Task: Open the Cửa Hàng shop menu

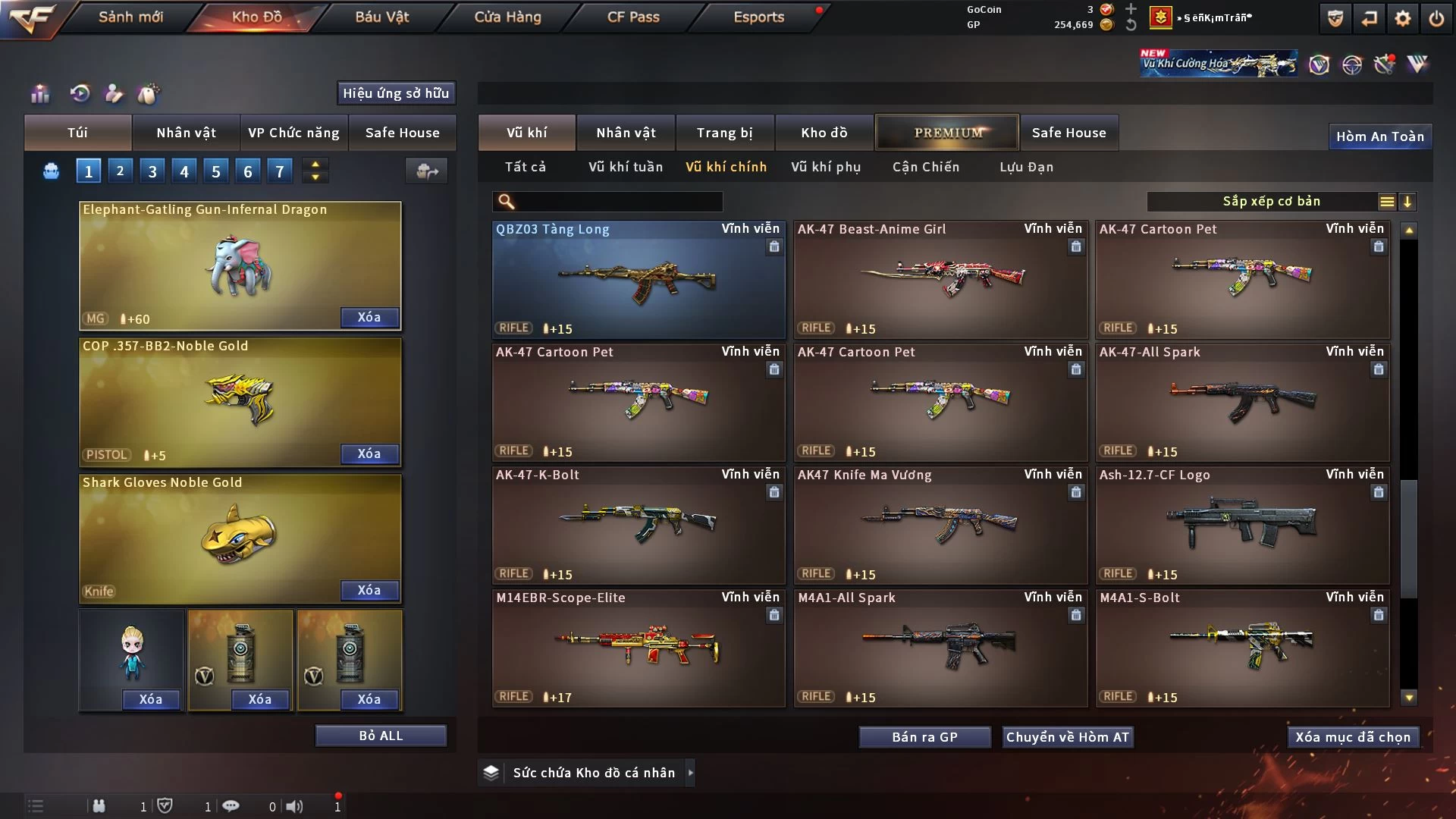Action: (x=507, y=17)
